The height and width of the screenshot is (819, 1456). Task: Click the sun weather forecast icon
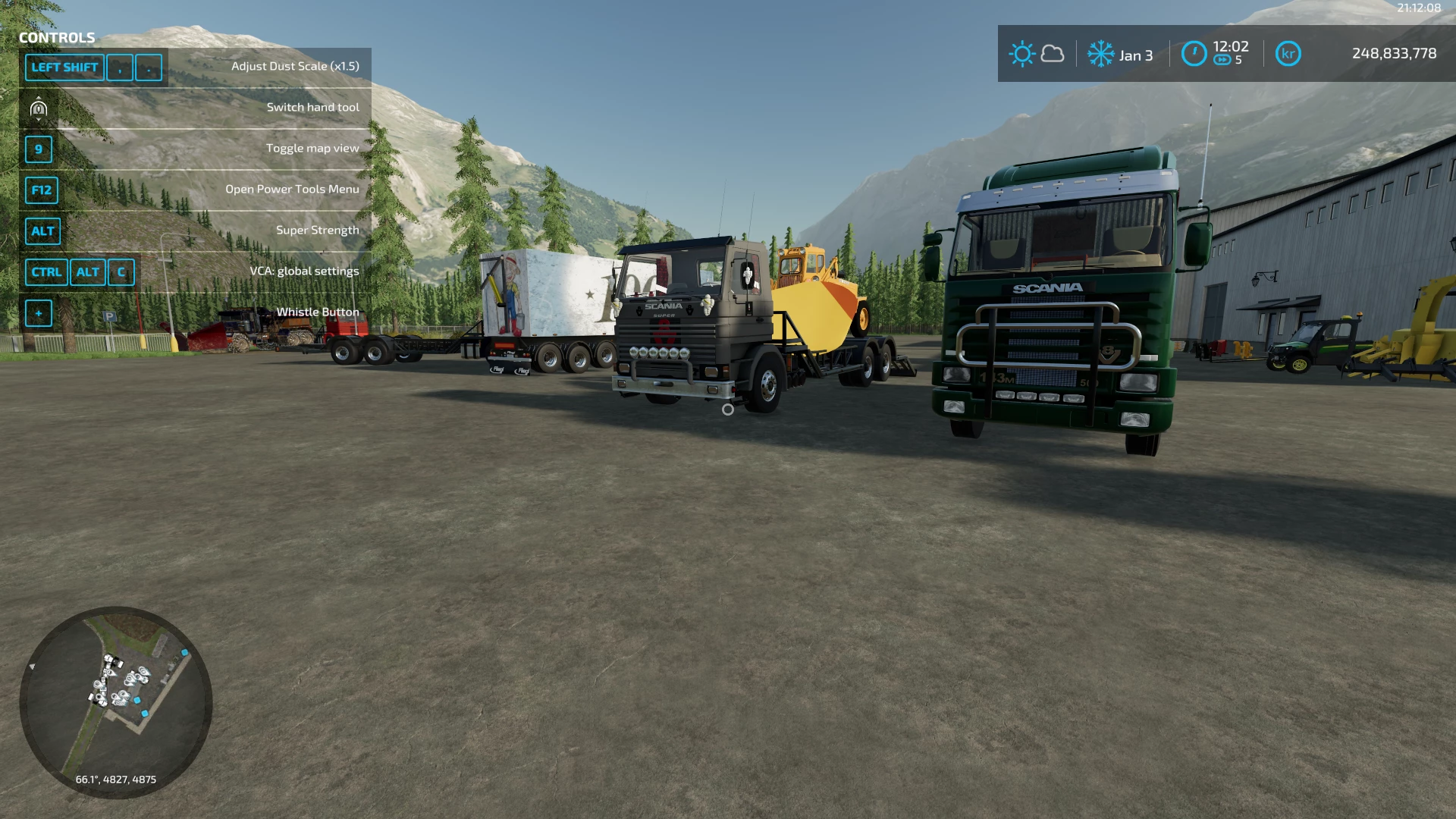(x=1021, y=54)
